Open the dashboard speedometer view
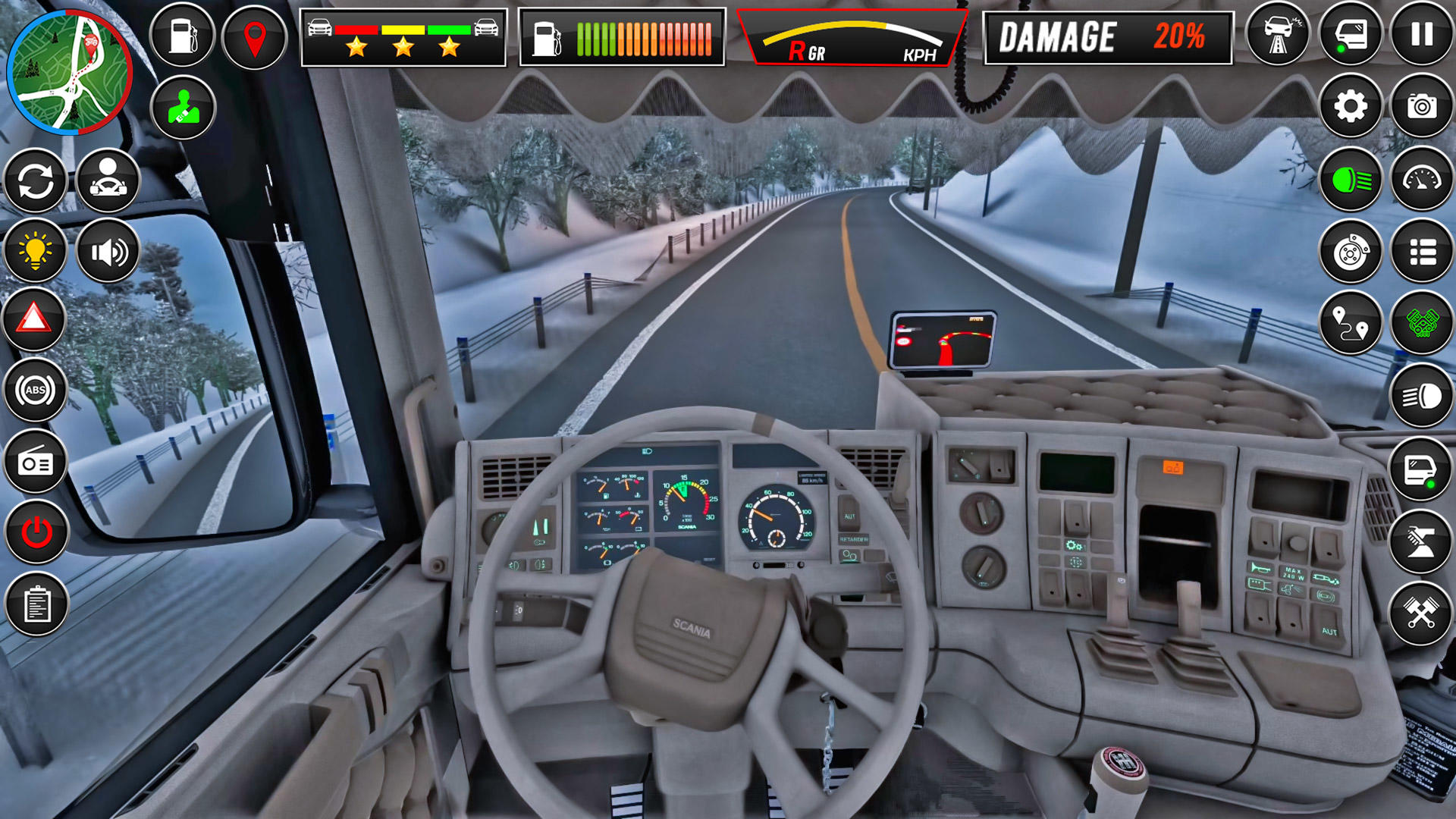 click(1423, 180)
